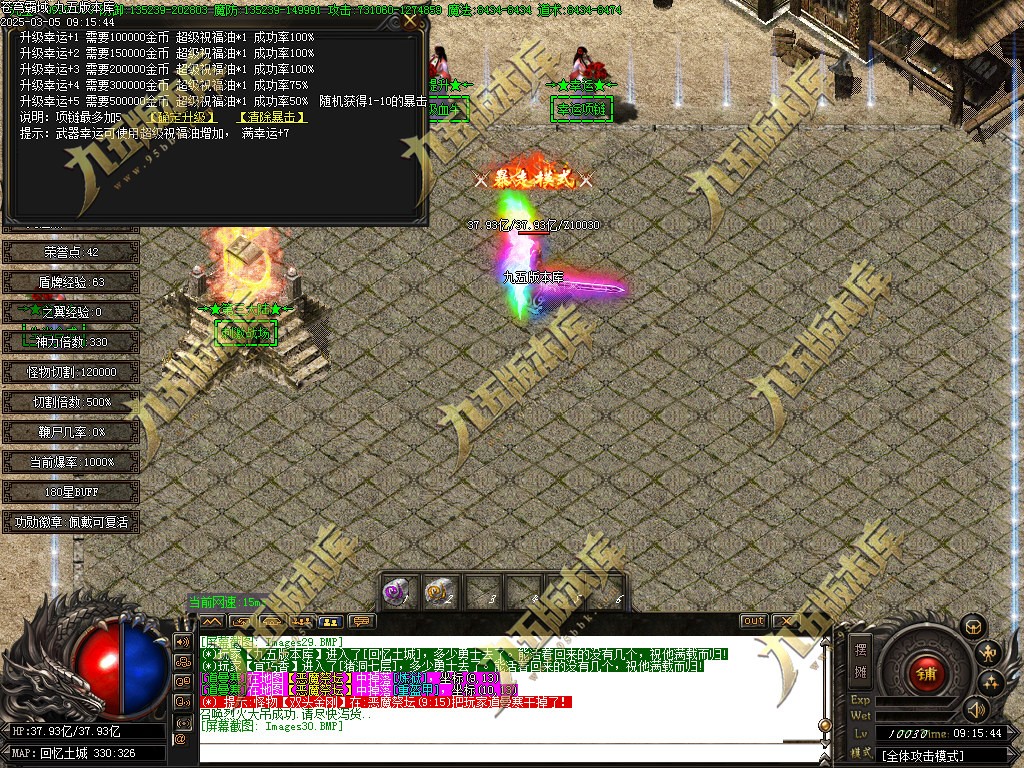The image size is (1024, 768).
Task: Open the bag chest icon
Action: coord(973,627)
